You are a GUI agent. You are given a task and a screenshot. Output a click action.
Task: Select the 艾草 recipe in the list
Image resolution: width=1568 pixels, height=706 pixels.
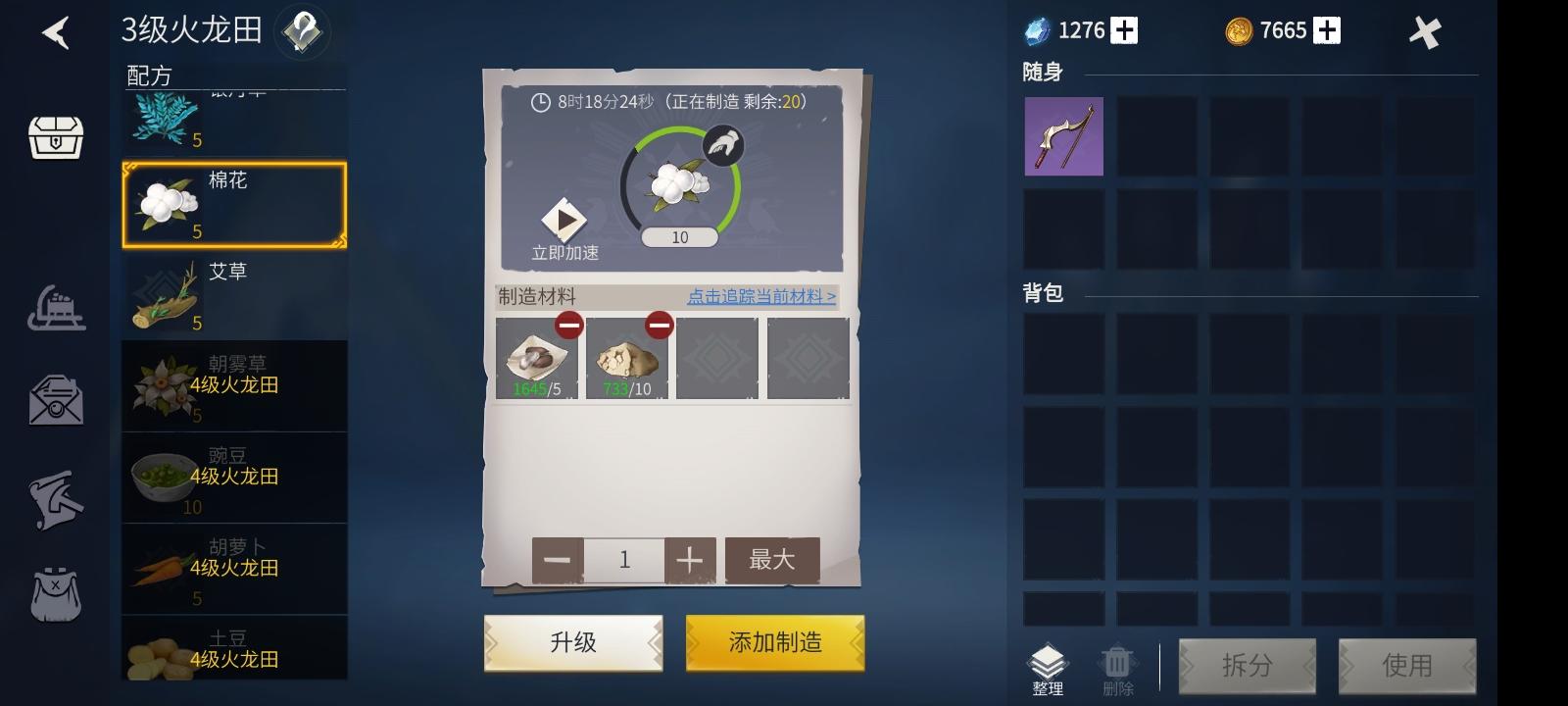point(233,294)
